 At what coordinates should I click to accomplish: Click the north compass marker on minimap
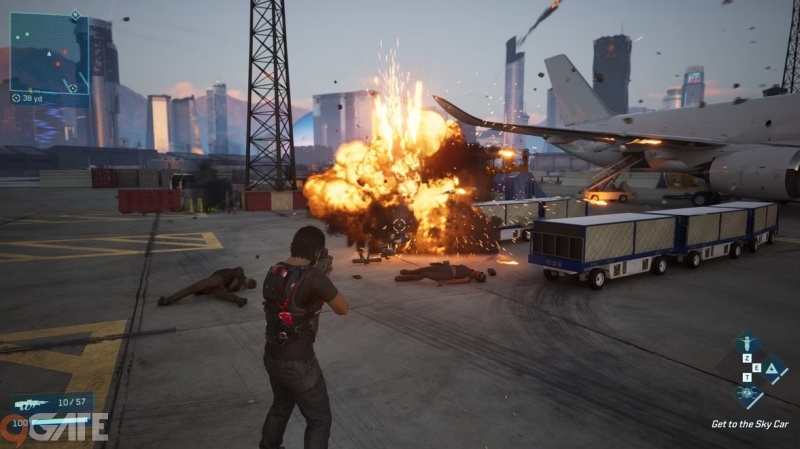click(x=75, y=15)
